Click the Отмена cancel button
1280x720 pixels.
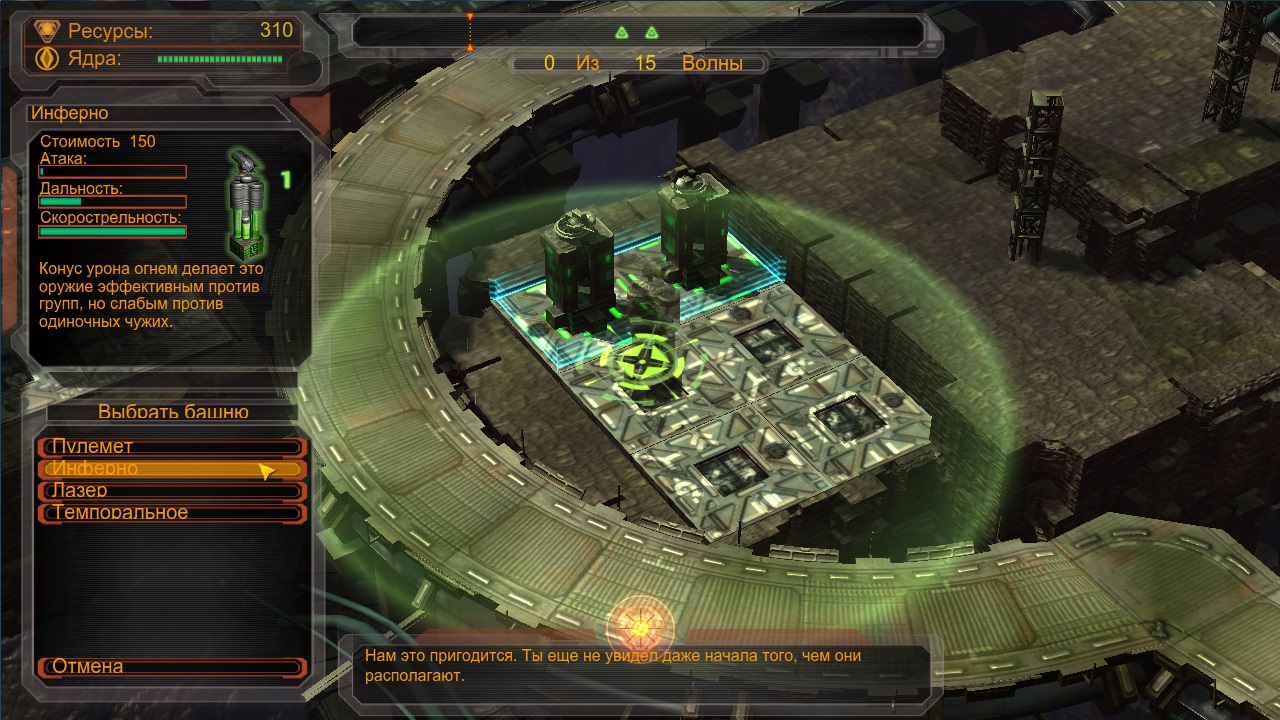coord(170,667)
